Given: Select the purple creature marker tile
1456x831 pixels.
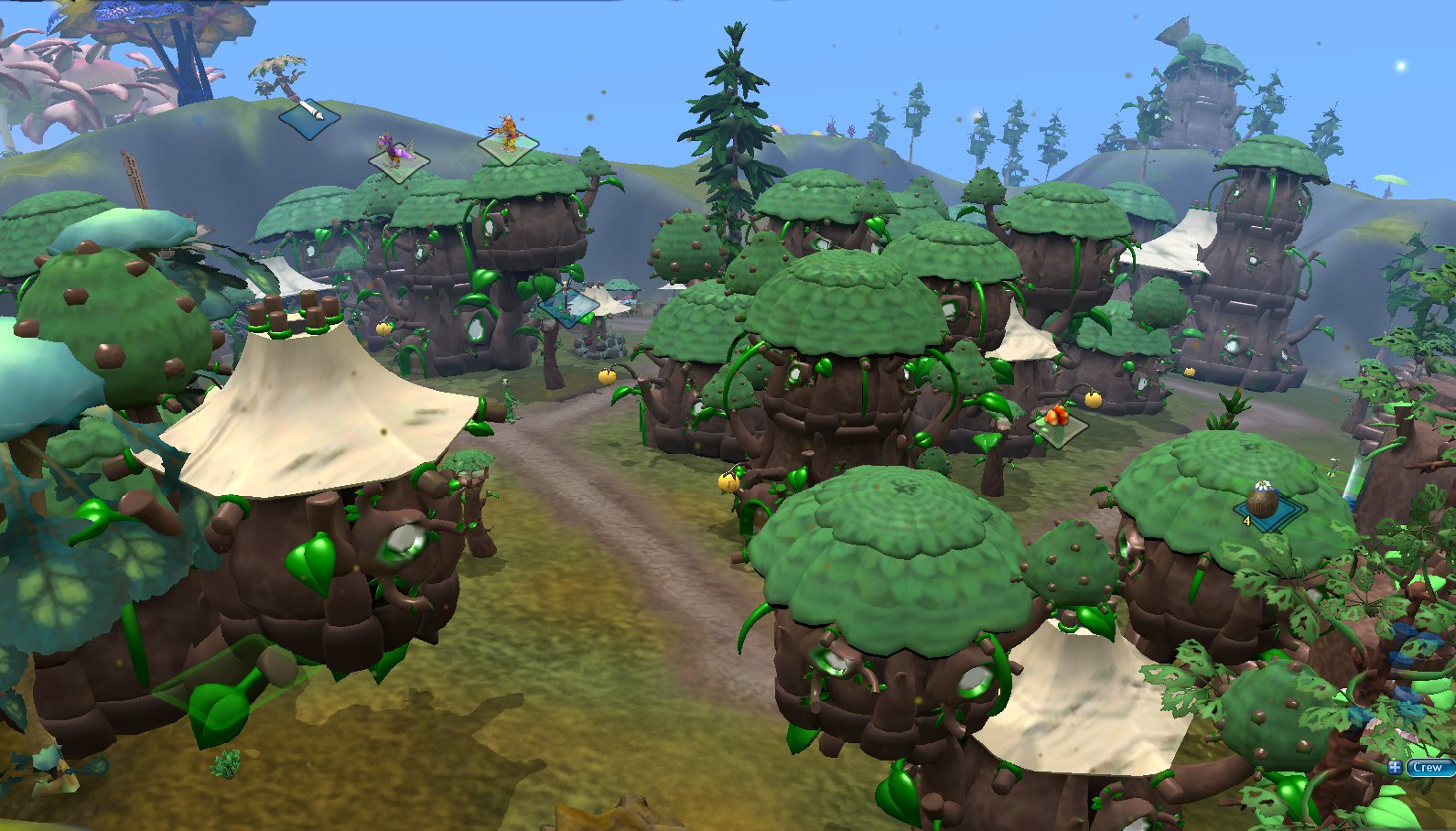Looking at the screenshot, I should (x=398, y=156).
